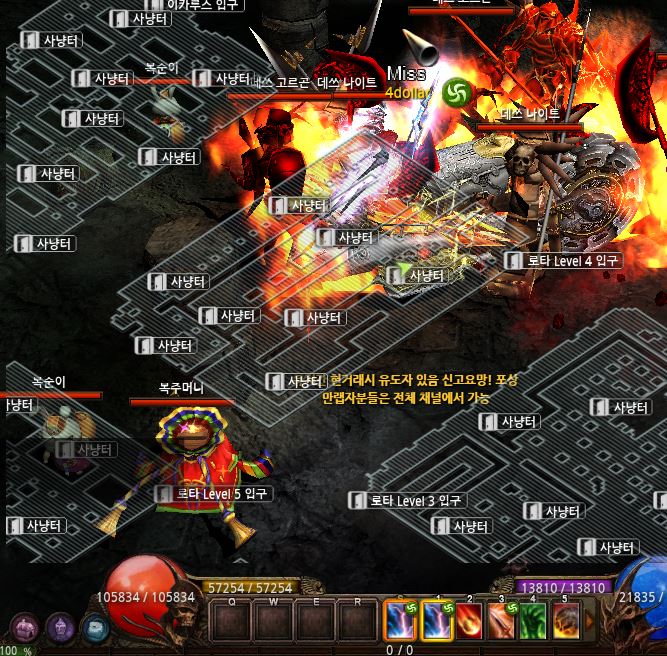Use the orange skill in slot 5
This screenshot has width=667, height=656.
566,621
